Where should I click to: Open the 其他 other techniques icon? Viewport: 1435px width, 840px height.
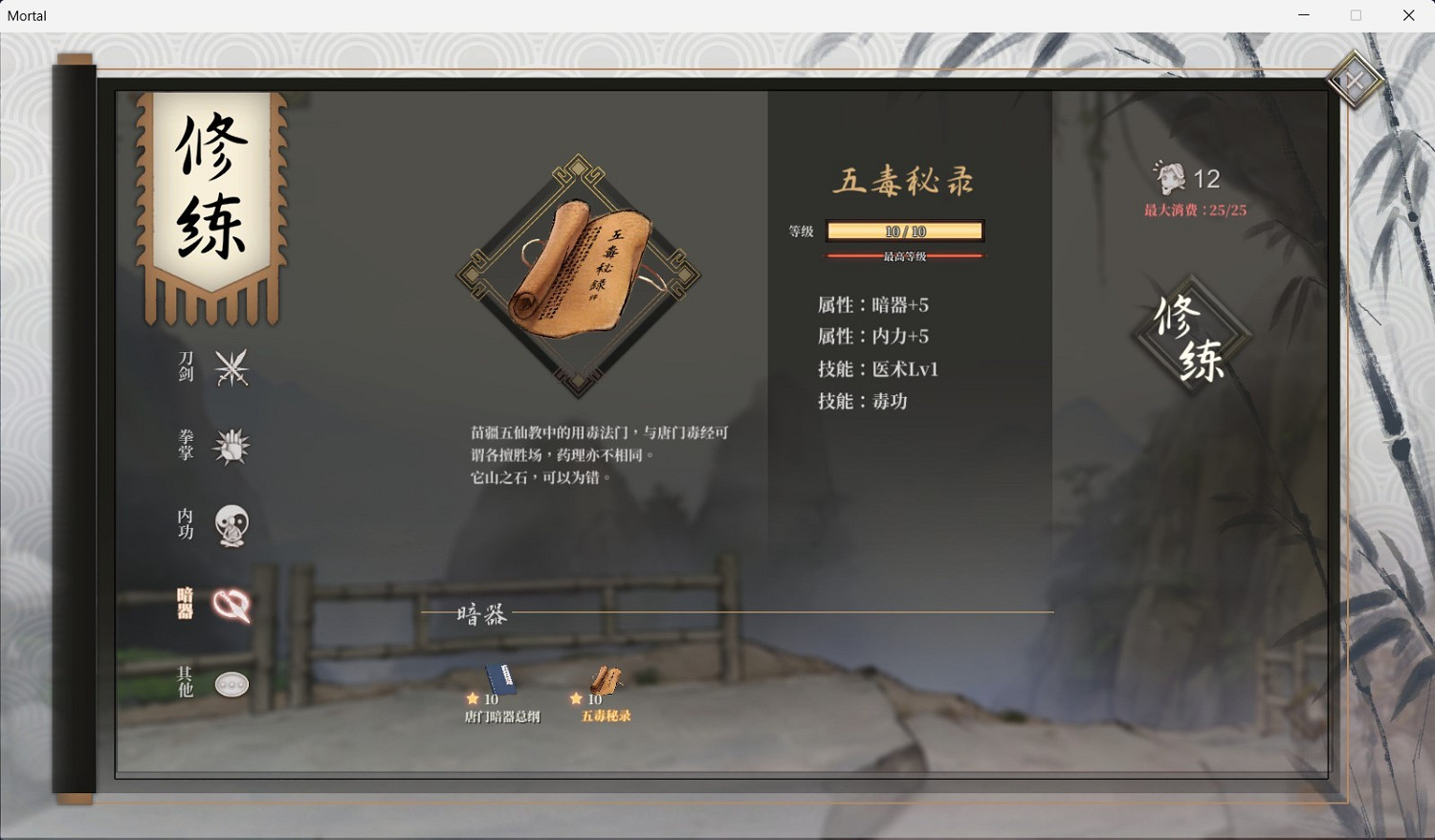coord(231,683)
